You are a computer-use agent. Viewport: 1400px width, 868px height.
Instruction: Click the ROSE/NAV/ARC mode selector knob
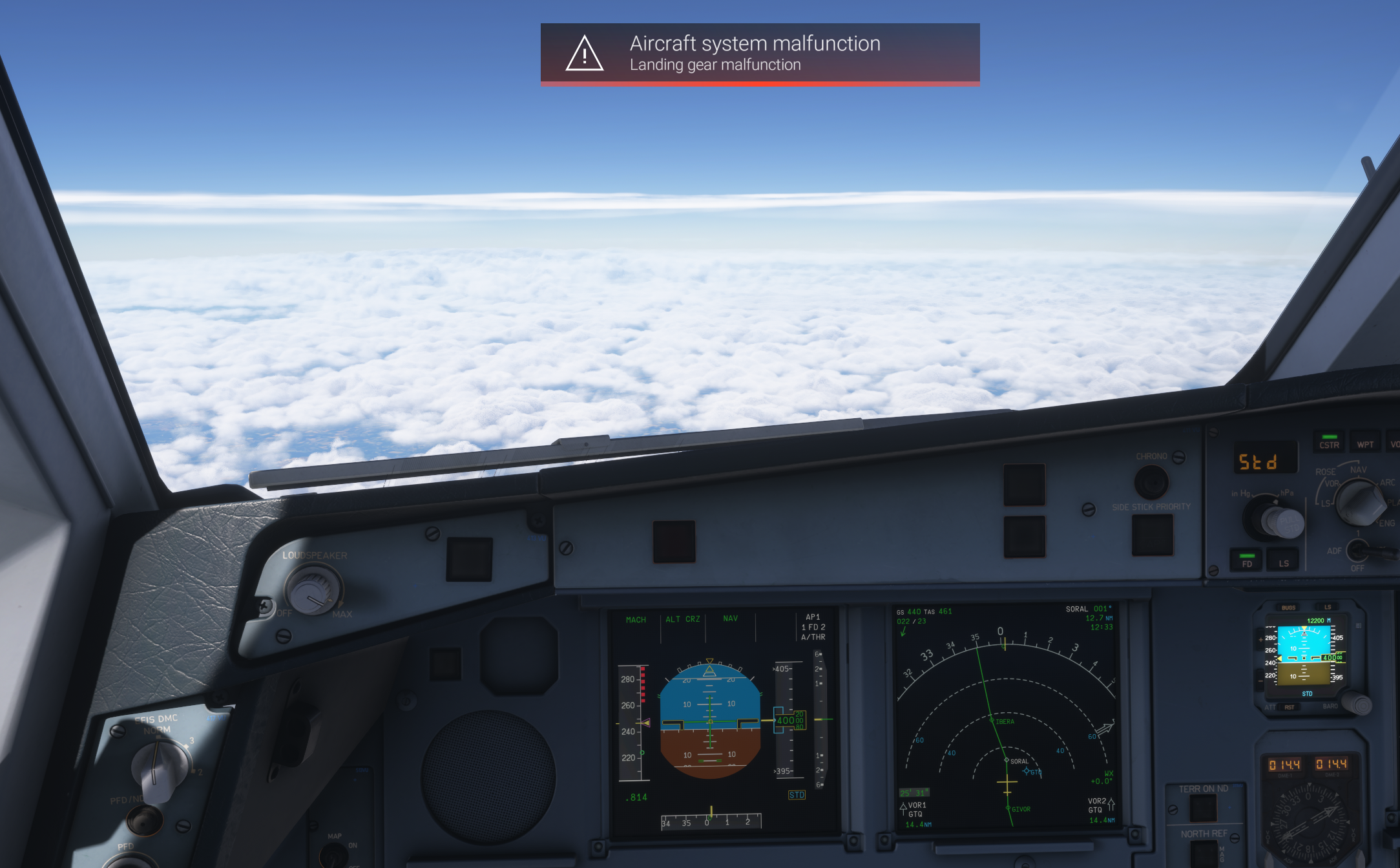click(1360, 502)
